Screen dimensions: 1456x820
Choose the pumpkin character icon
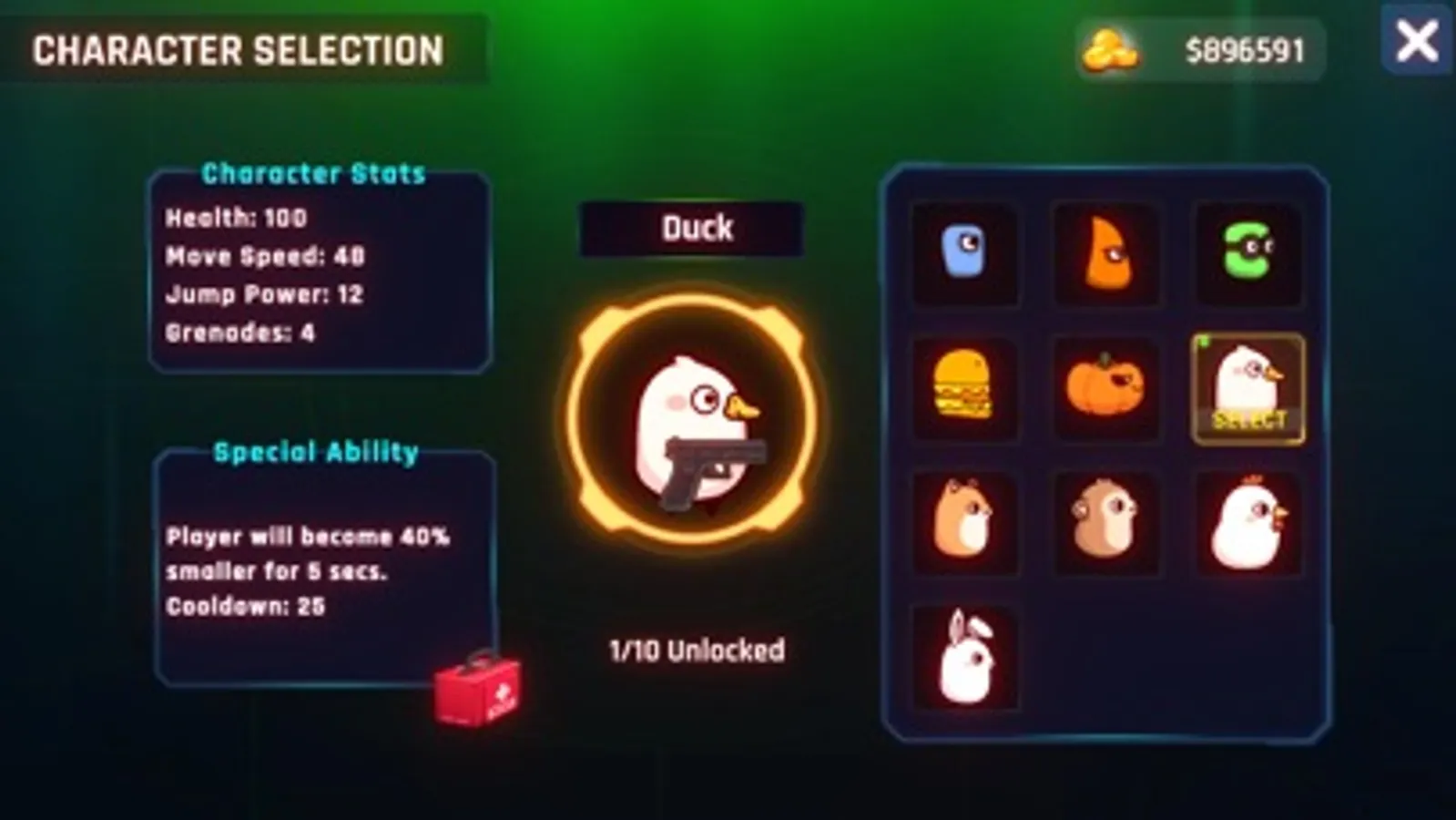[x=1106, y=388]
